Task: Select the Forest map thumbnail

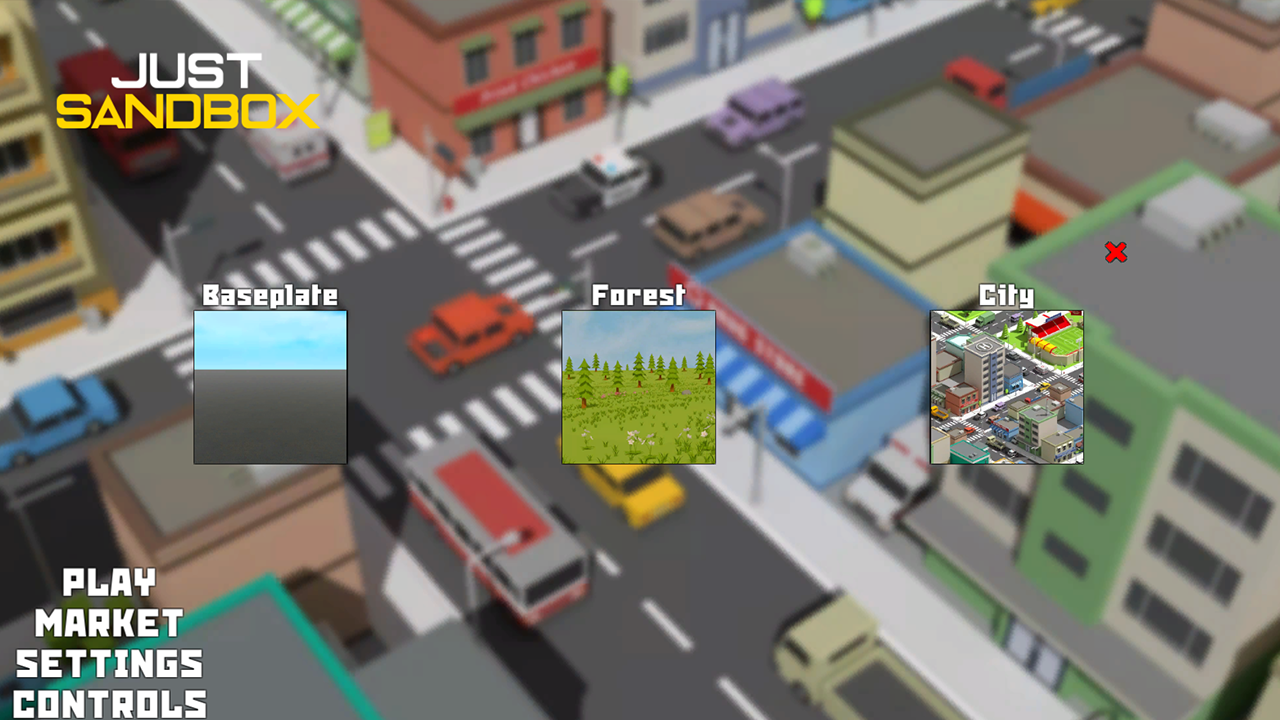Action: 638,385
